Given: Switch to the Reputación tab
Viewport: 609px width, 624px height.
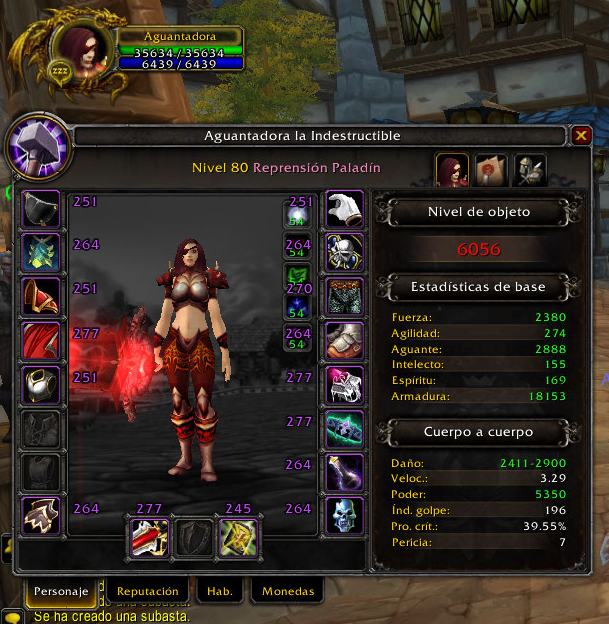Looking at the screenshot, I should click(147, 591).
